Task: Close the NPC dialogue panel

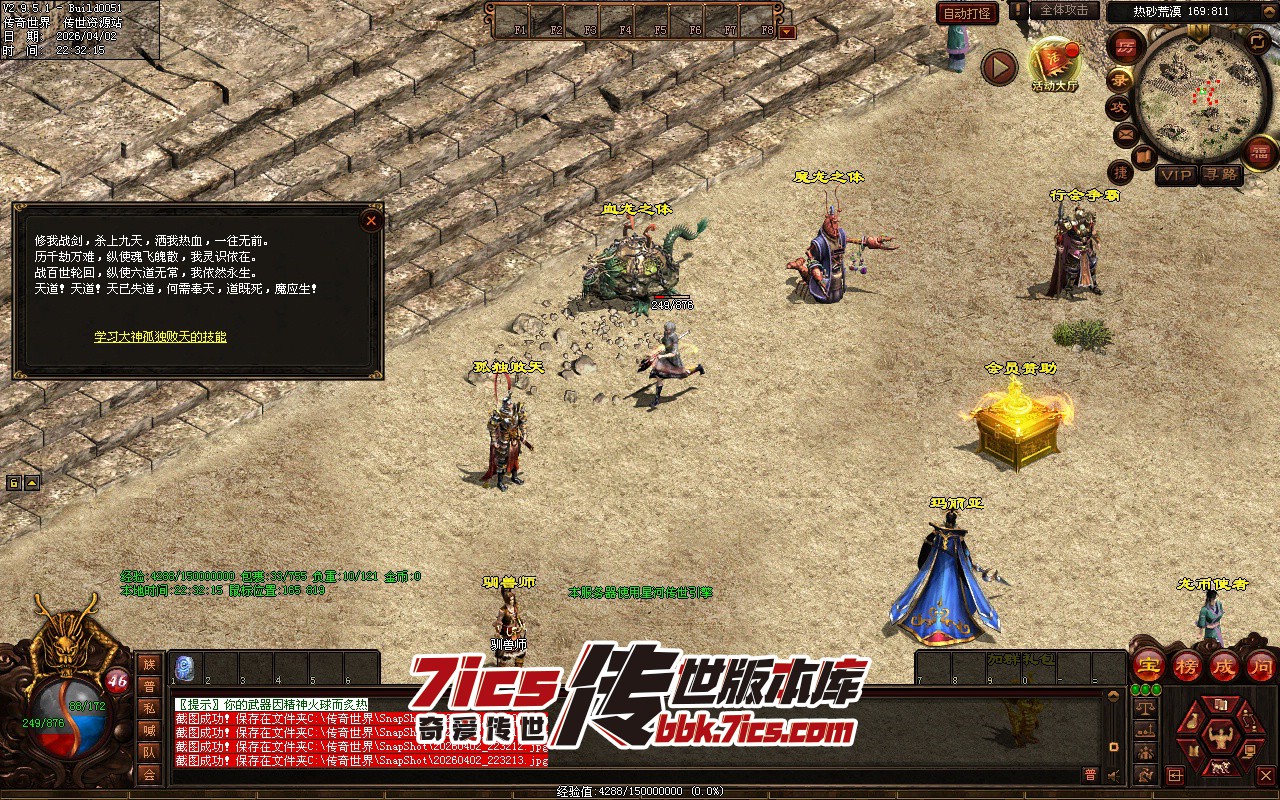Action: click(371, 220)
